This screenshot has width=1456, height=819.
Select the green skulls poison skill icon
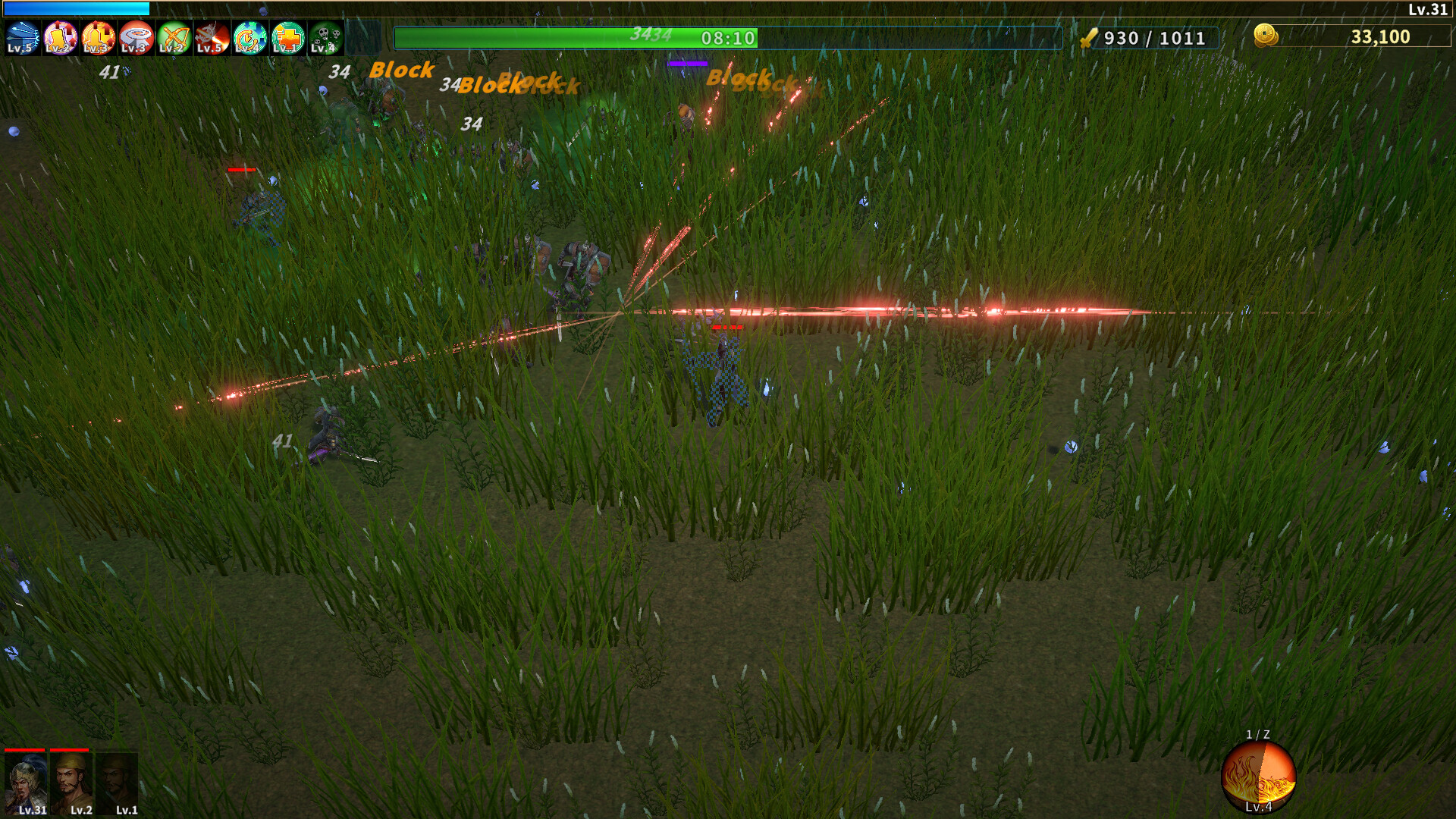pos(325,38)
